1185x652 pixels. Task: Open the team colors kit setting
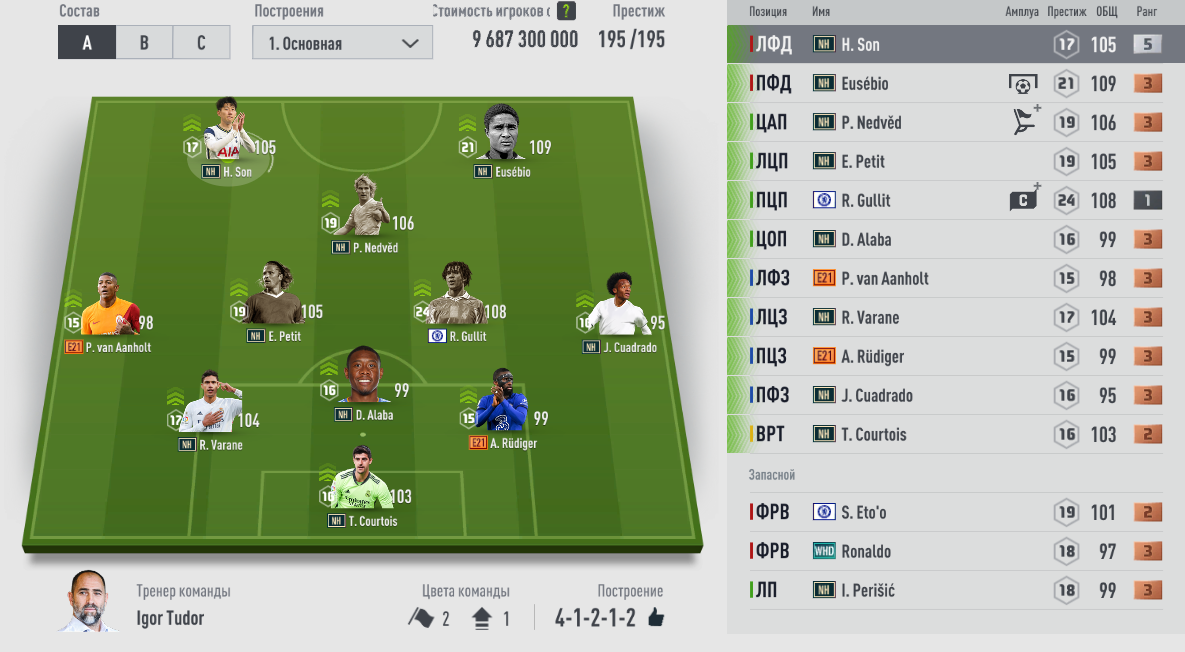[x=459, y=618]
